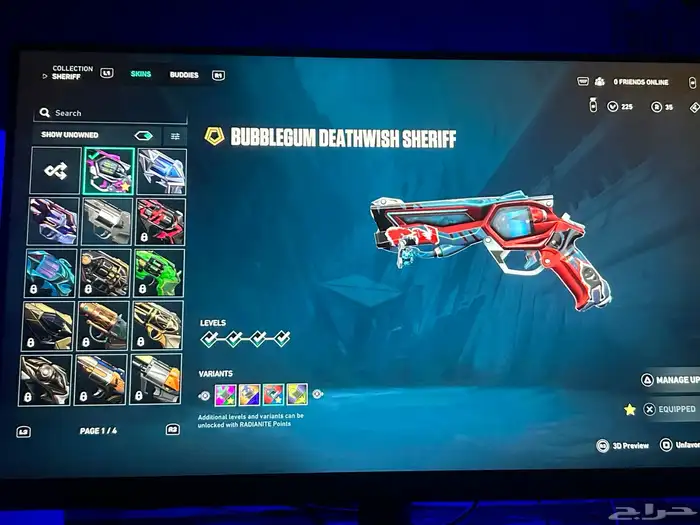Click the Equipped button
Viewport: 700px width, 525px height.
[x=669, y=409]
